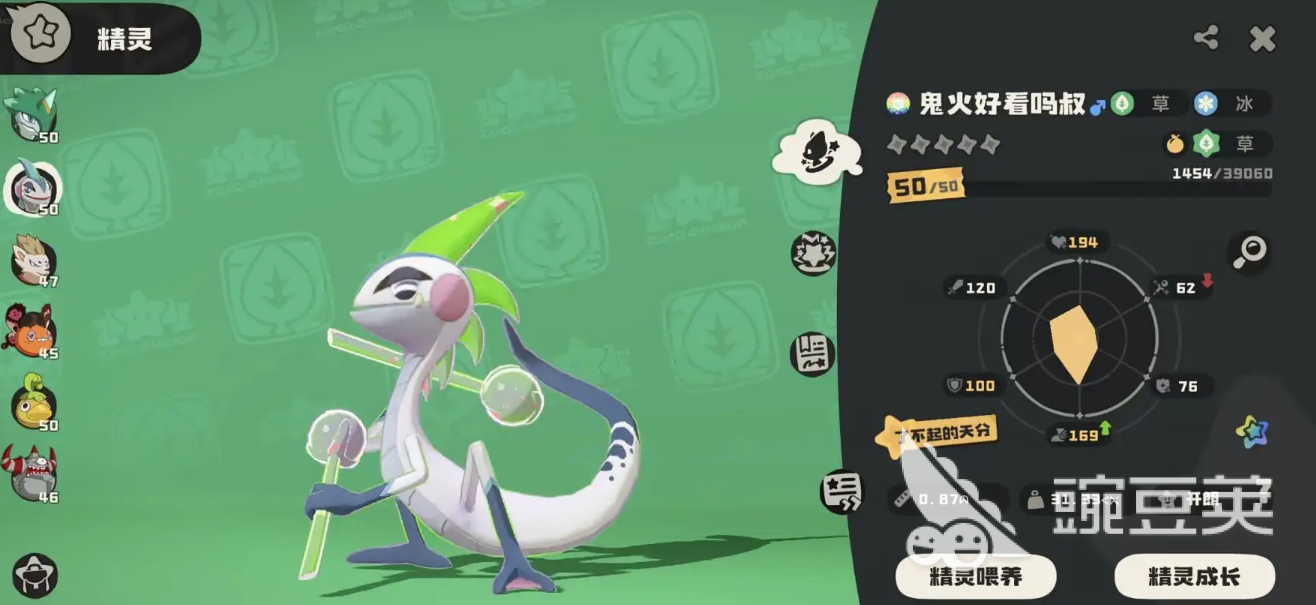Select the white lizard spirit portrait

33,187
